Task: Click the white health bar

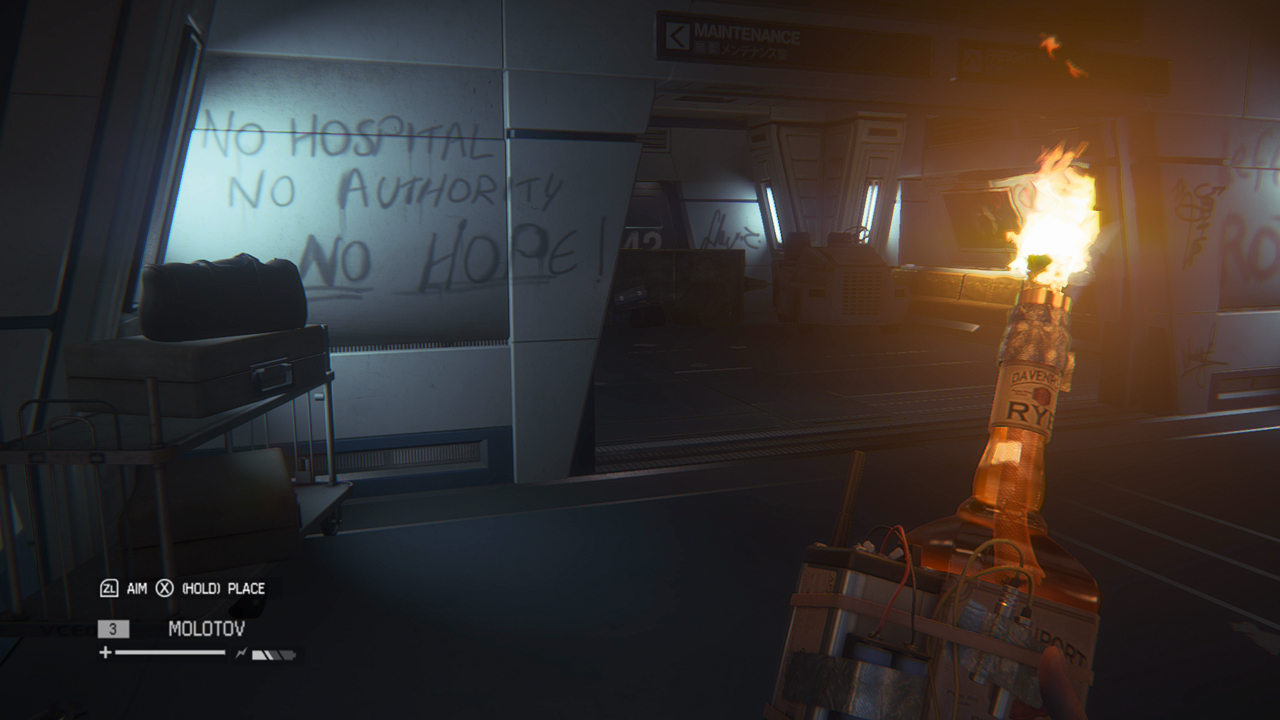Action: click(x=170, y=652)
